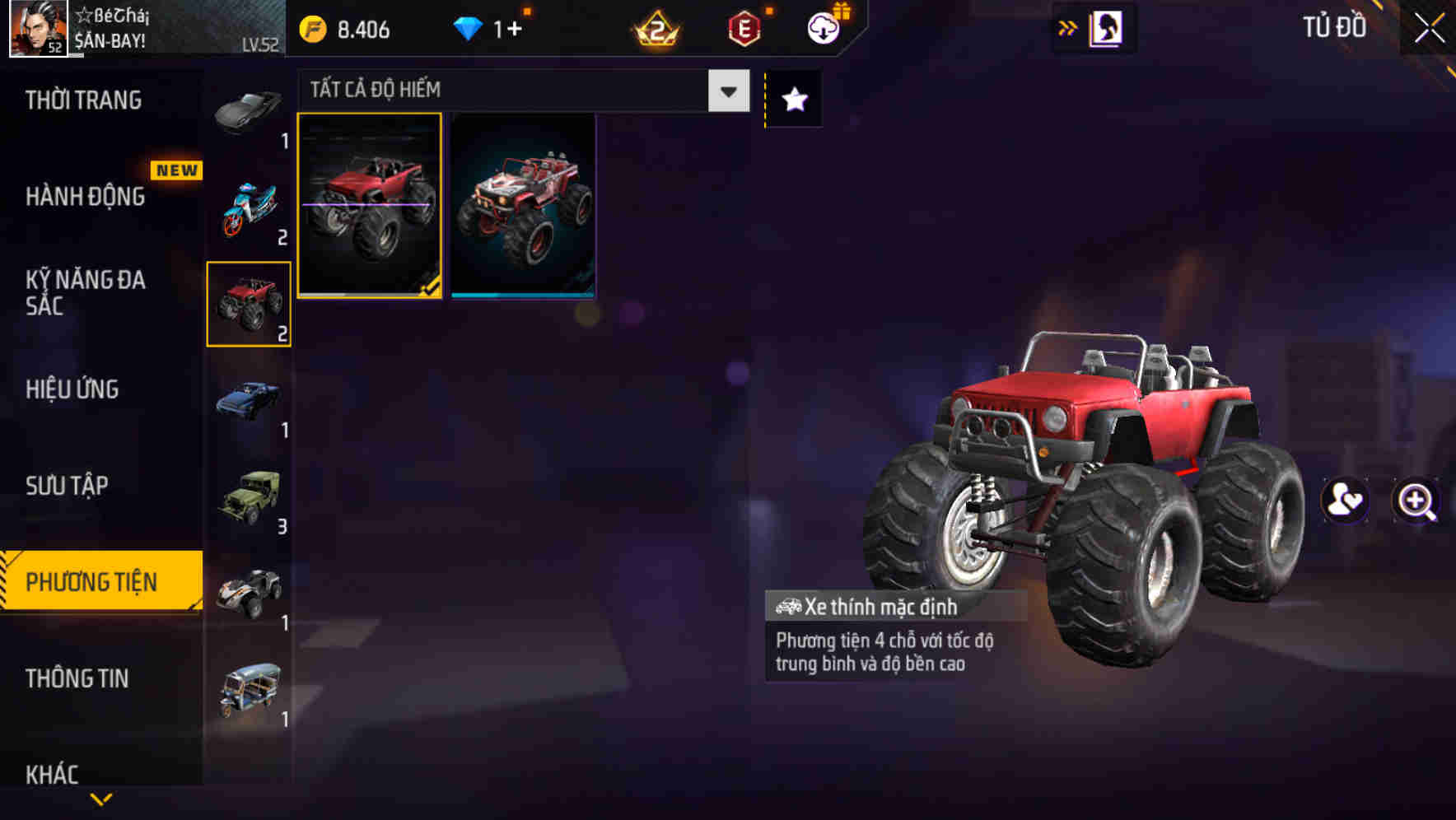Activate the wardrobe book icon near top right
Viewport: 1456px width, 820px height.
[x=1108, y=27]
